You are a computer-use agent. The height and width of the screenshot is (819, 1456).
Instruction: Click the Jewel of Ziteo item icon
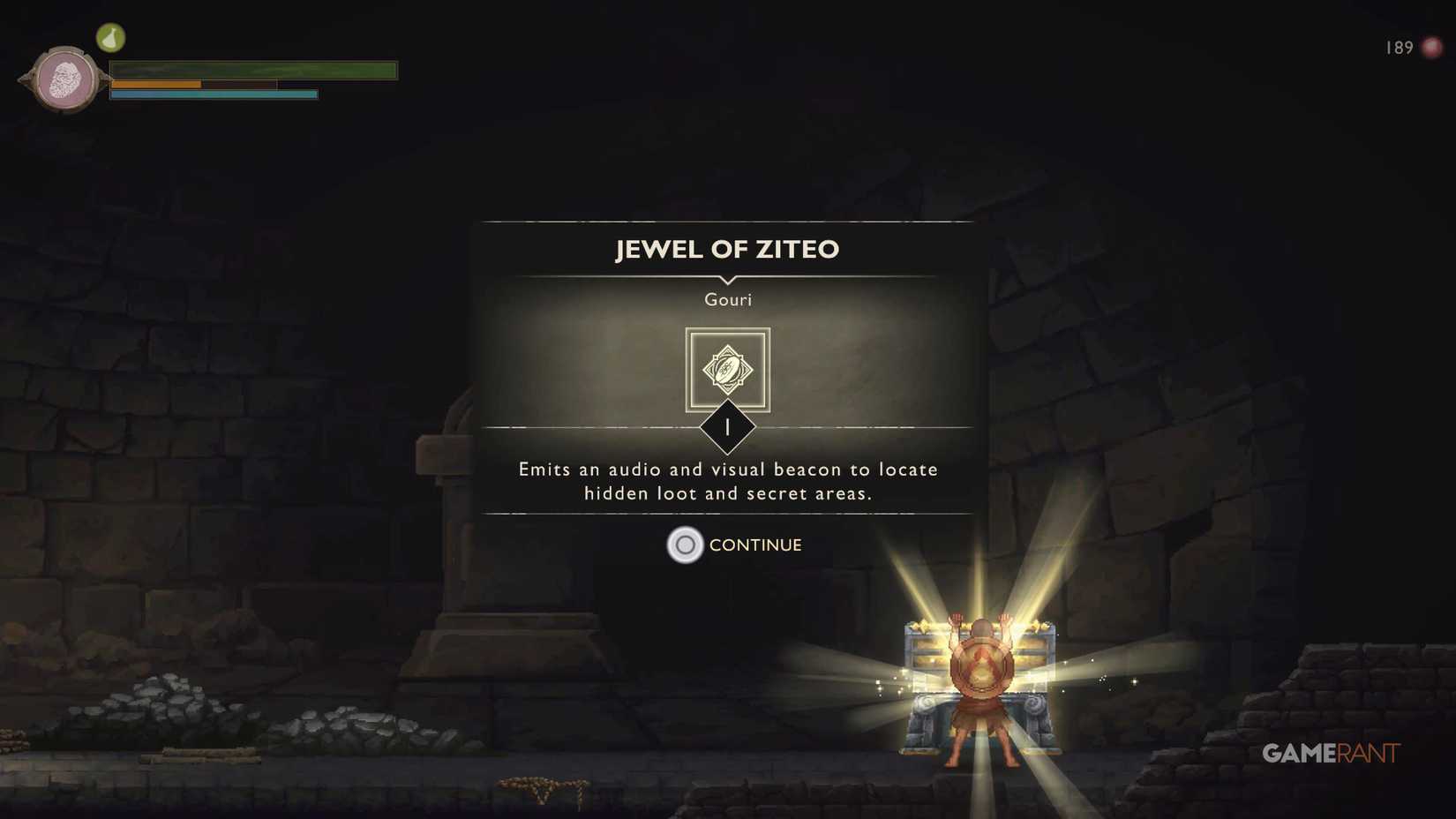tap(727, 371)
